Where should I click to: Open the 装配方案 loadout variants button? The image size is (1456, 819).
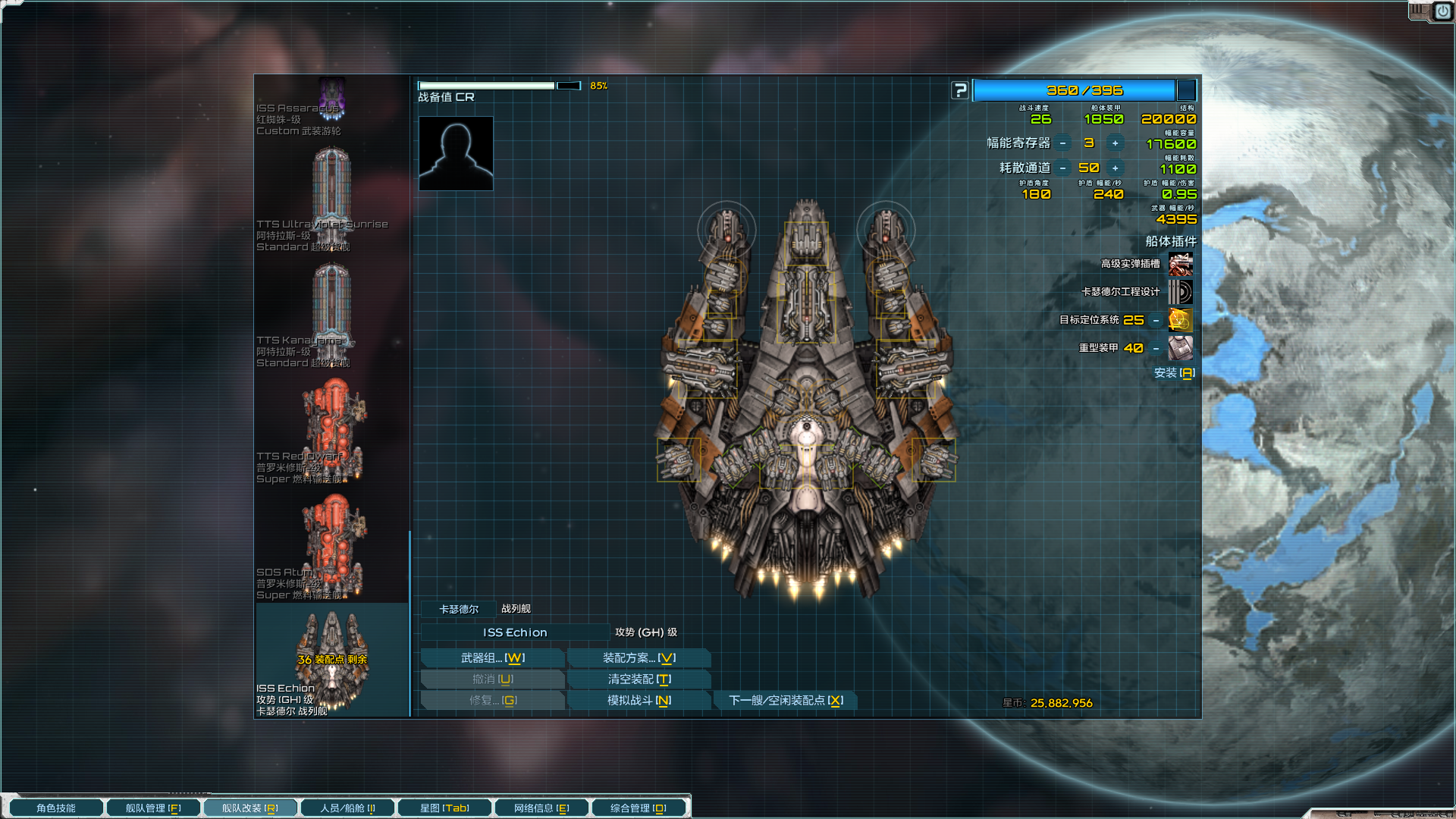coord(639,658)
